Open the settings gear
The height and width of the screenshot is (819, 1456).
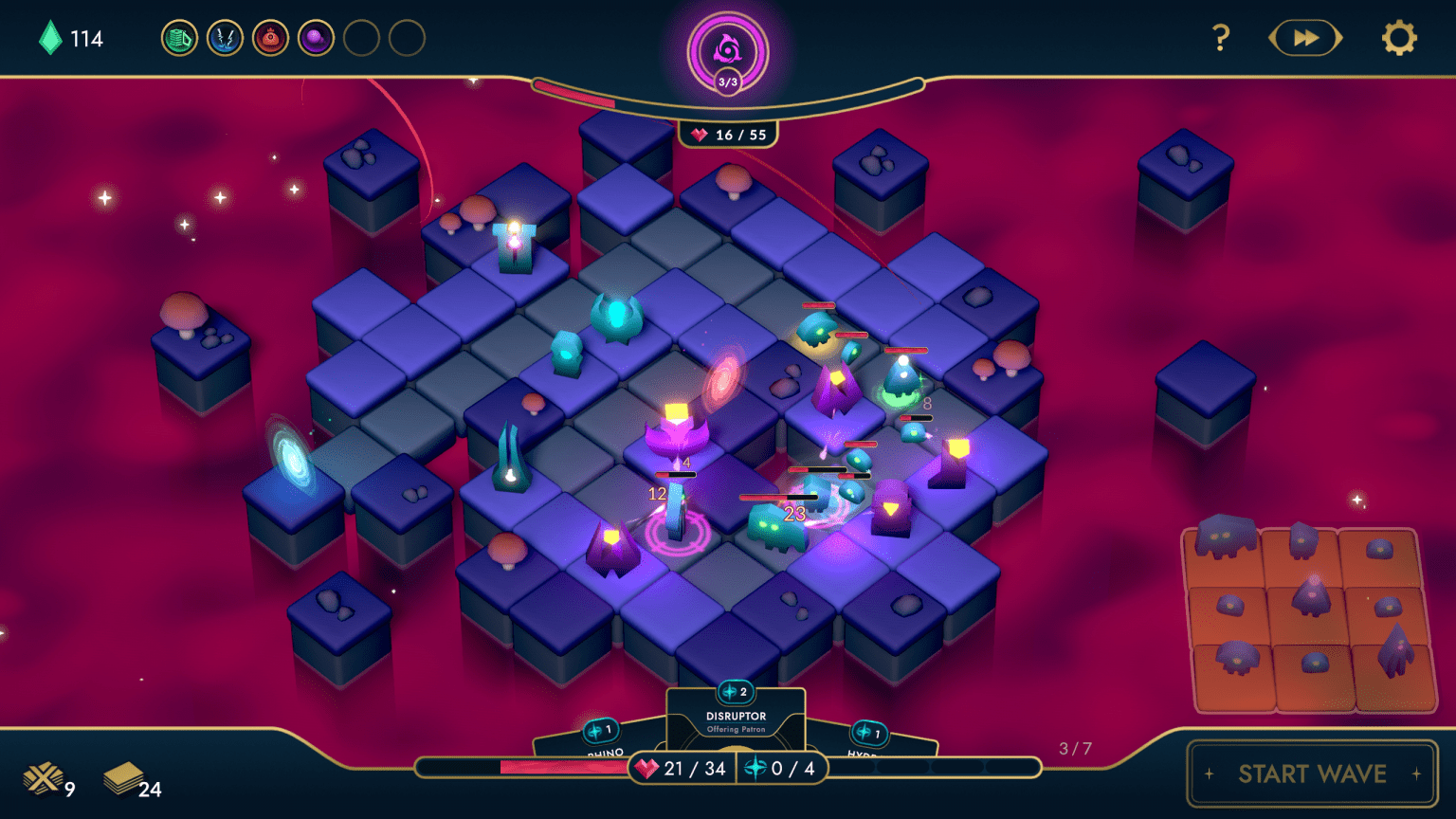point(1400,38)
